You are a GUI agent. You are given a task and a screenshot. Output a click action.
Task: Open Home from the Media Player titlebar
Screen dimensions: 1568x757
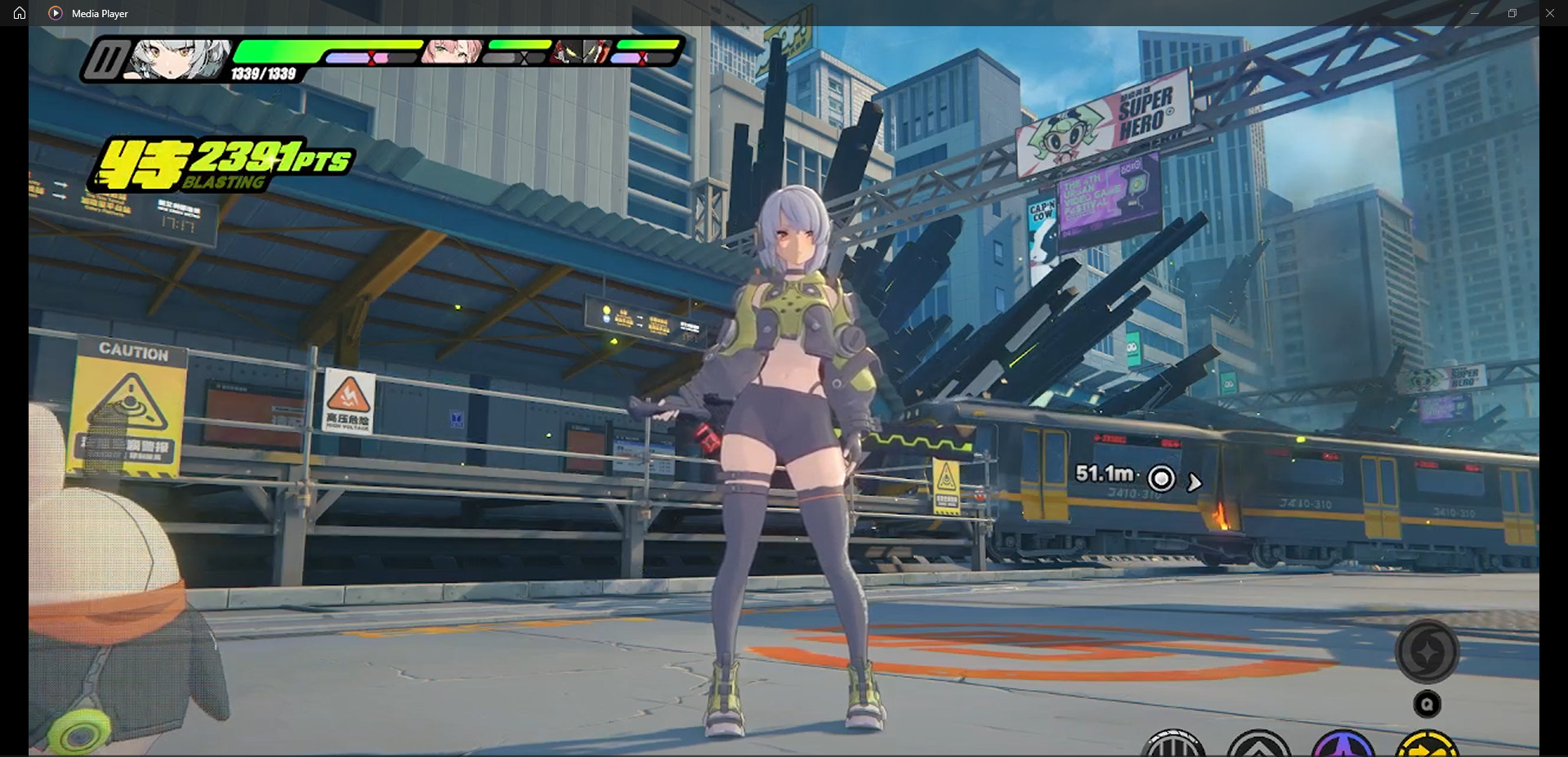point(18,13)
